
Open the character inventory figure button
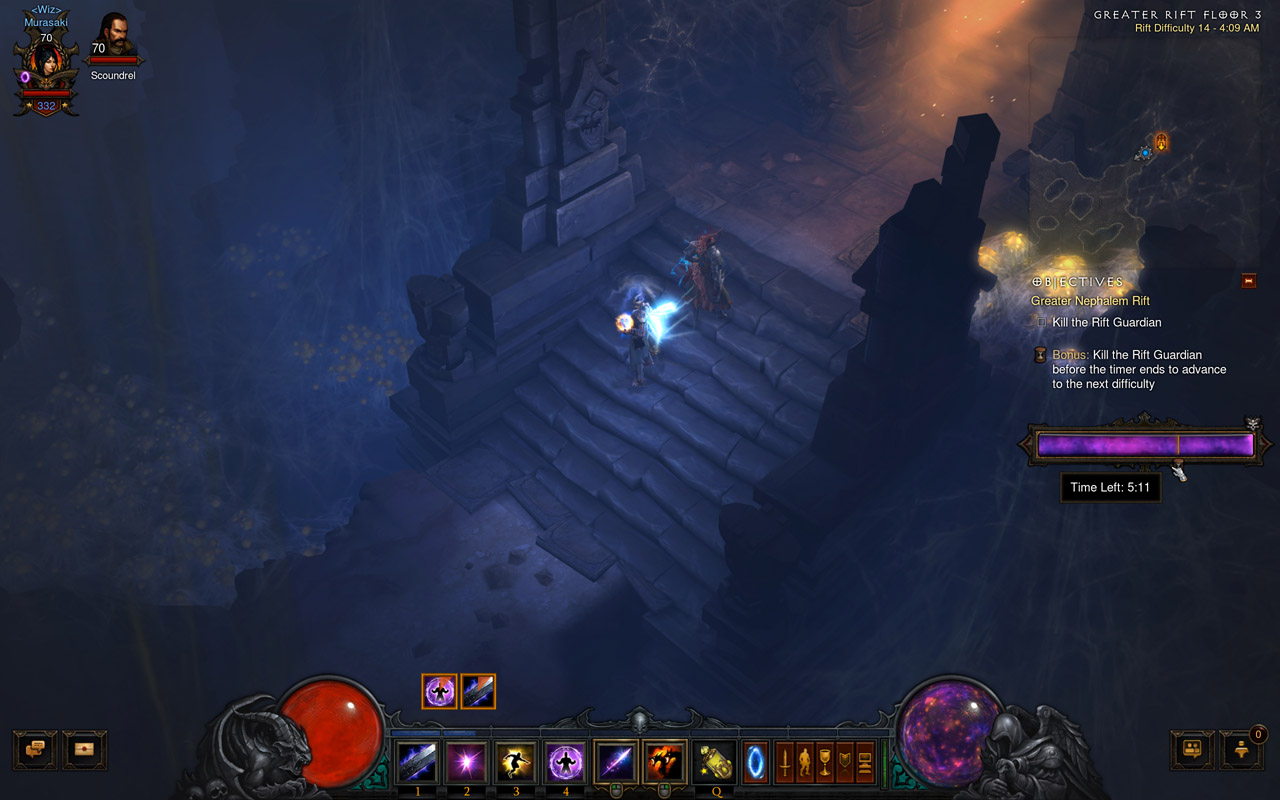[x=805, y=762]
